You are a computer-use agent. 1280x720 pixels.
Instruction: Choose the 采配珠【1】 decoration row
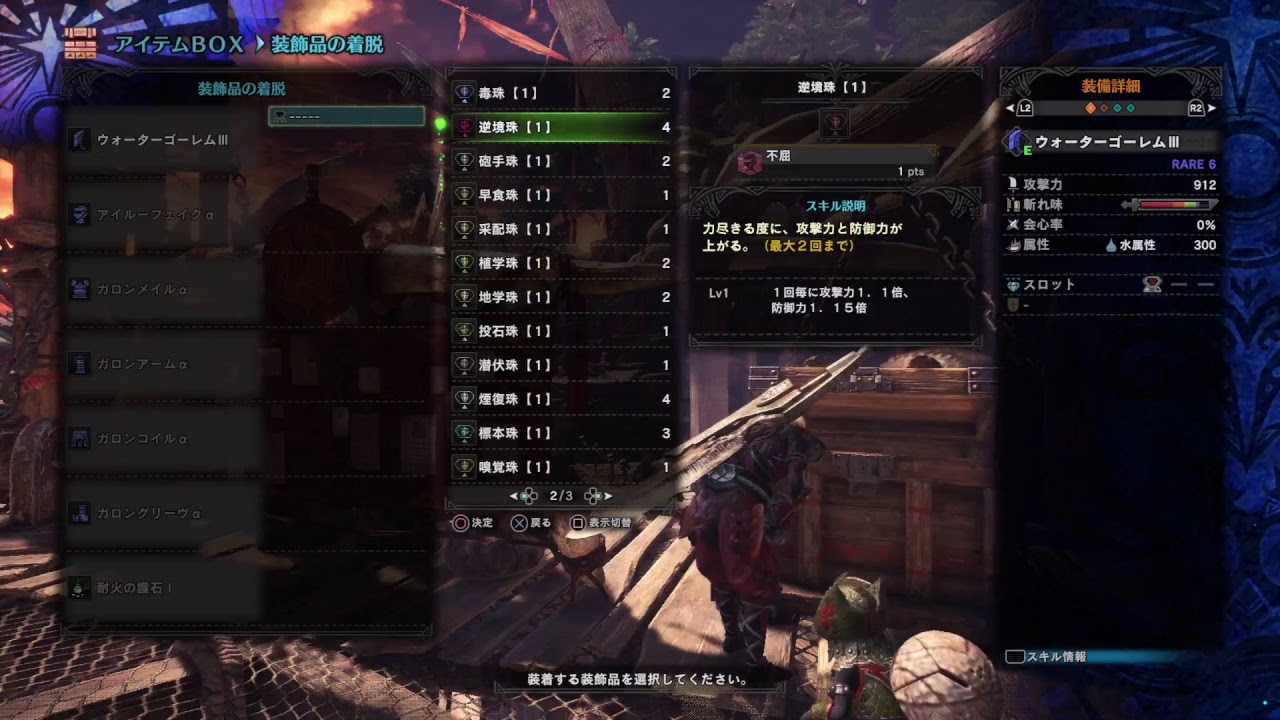[560, 229]
